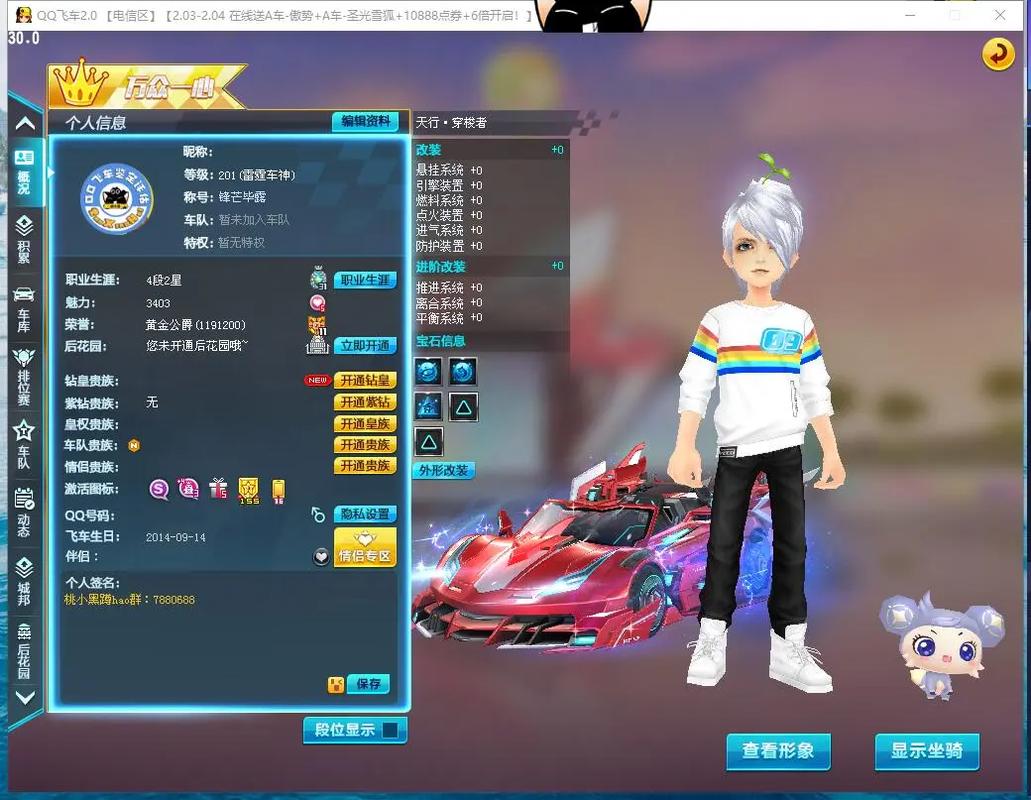Image resolution: width=1031 pixels, height=800 pixels.
Task: Click the 查看形象 view avatar button
Action: [778, 751]
